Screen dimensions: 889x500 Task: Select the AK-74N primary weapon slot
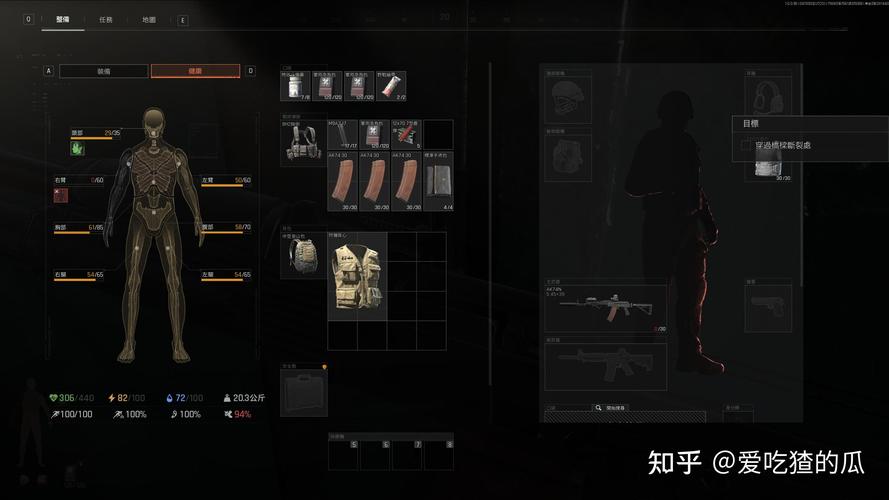pyautogui.click(x=606, y=307)
